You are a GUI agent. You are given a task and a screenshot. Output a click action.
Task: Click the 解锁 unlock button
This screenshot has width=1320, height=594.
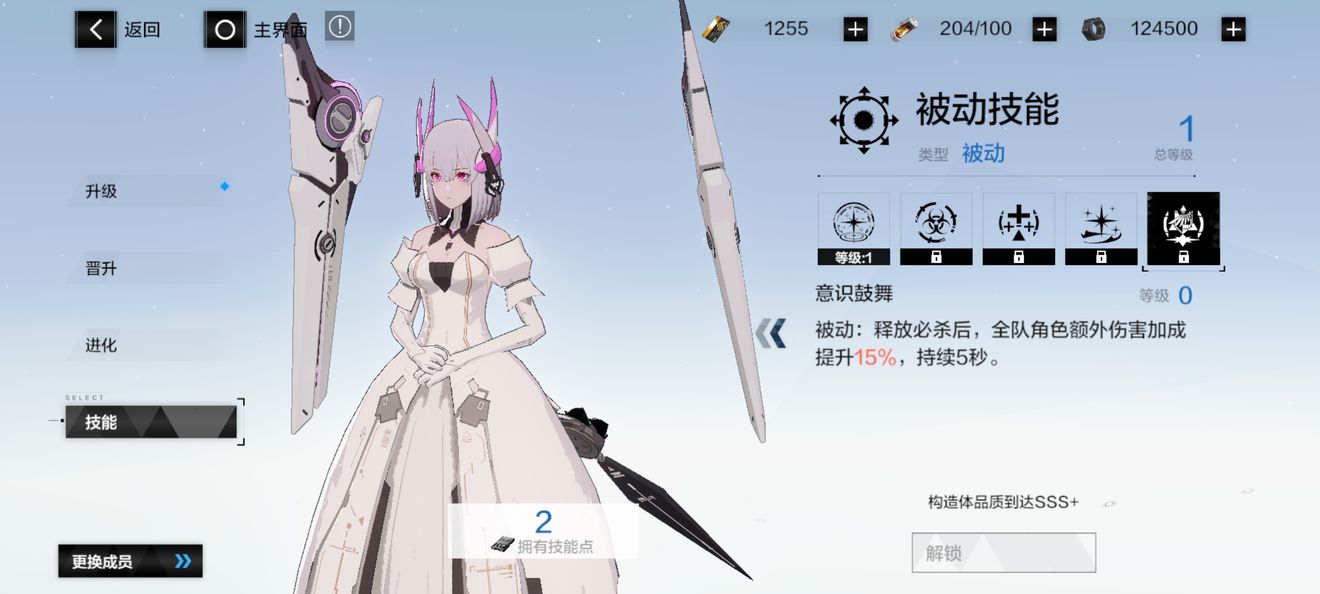(1003, 553)
